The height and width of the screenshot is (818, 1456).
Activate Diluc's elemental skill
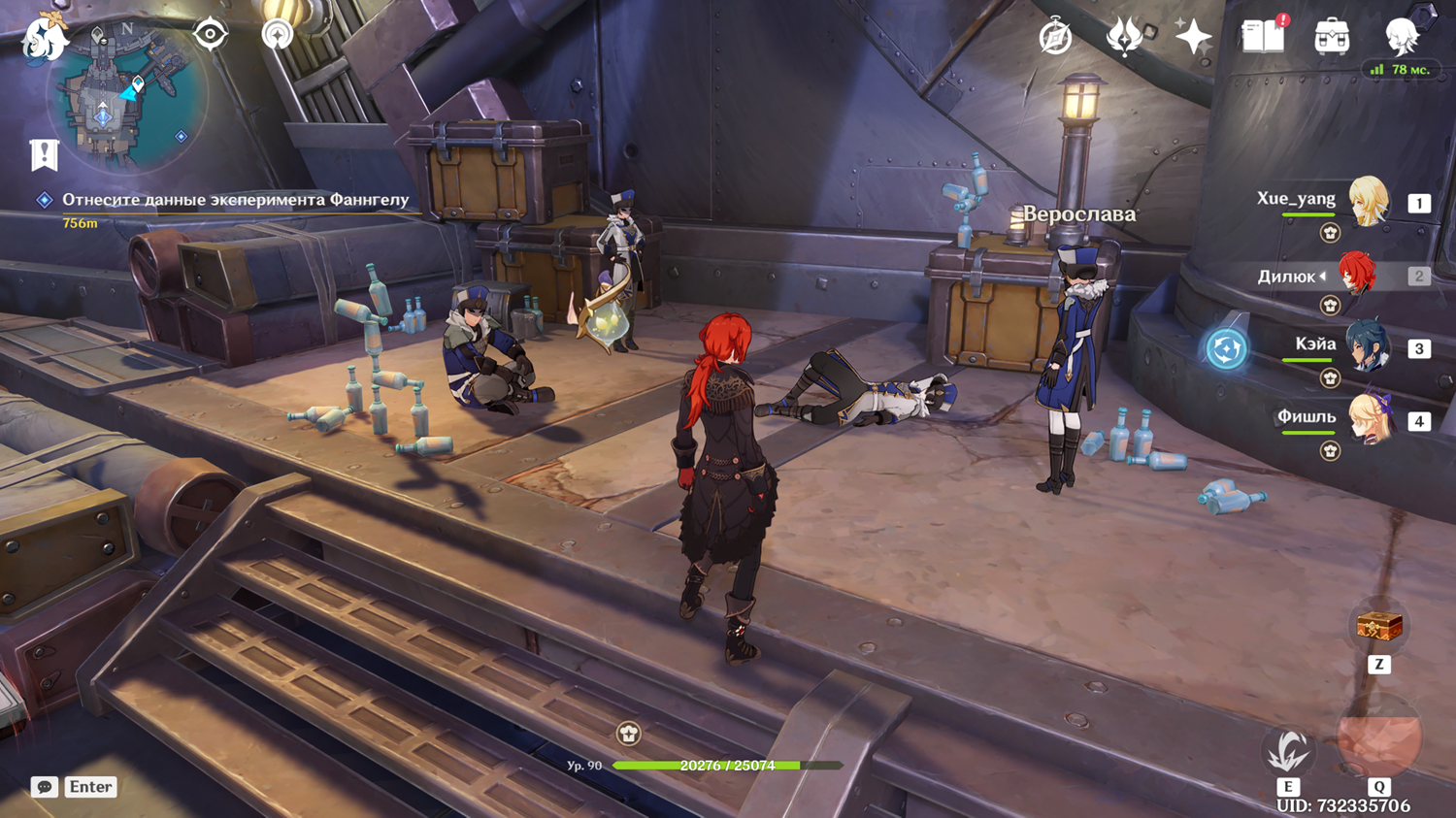[x=1288, y=750]
